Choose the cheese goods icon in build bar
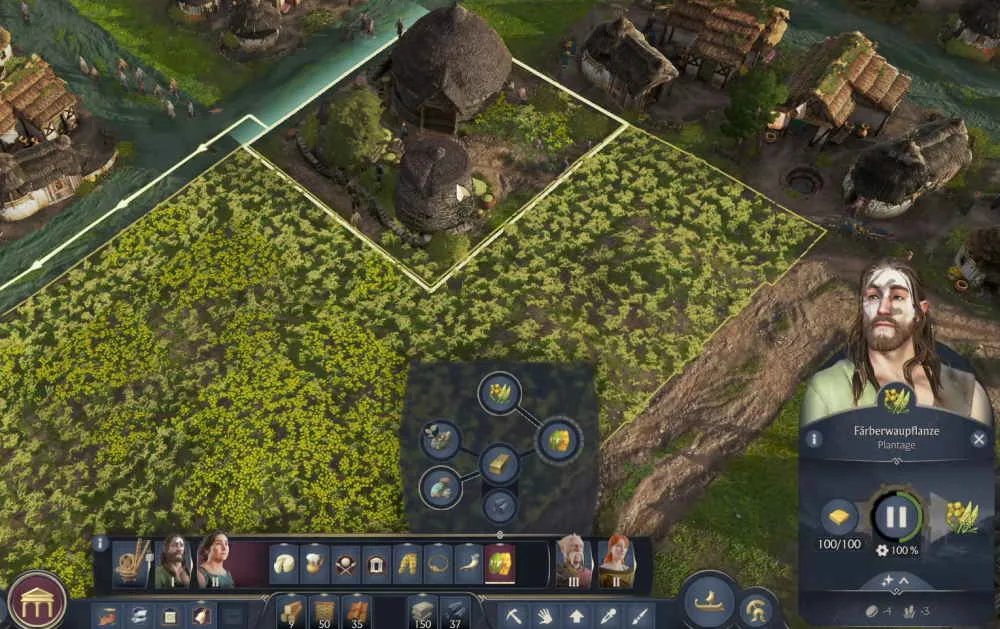 click(285, 564)
